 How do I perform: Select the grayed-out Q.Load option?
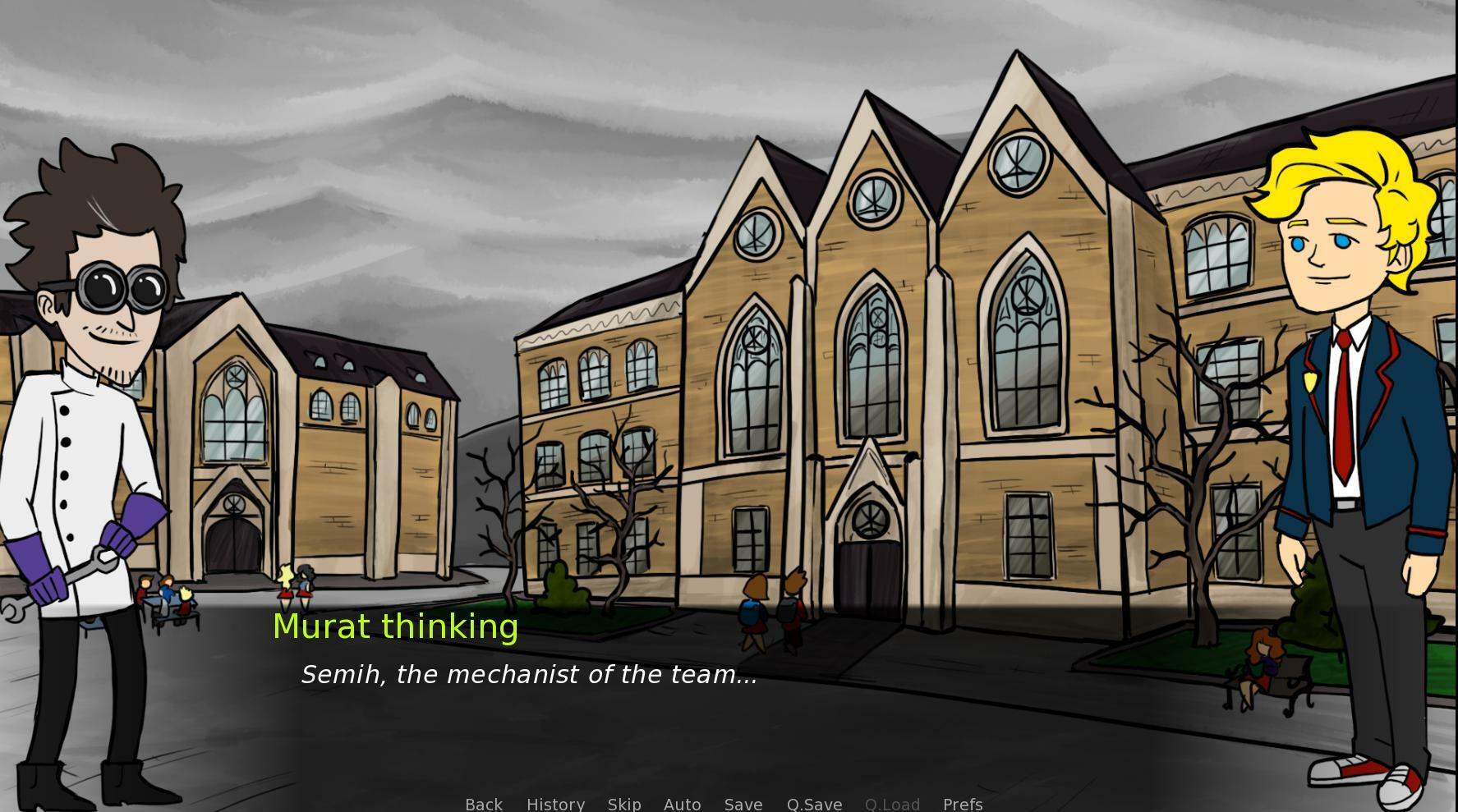(x=892, y=804)
